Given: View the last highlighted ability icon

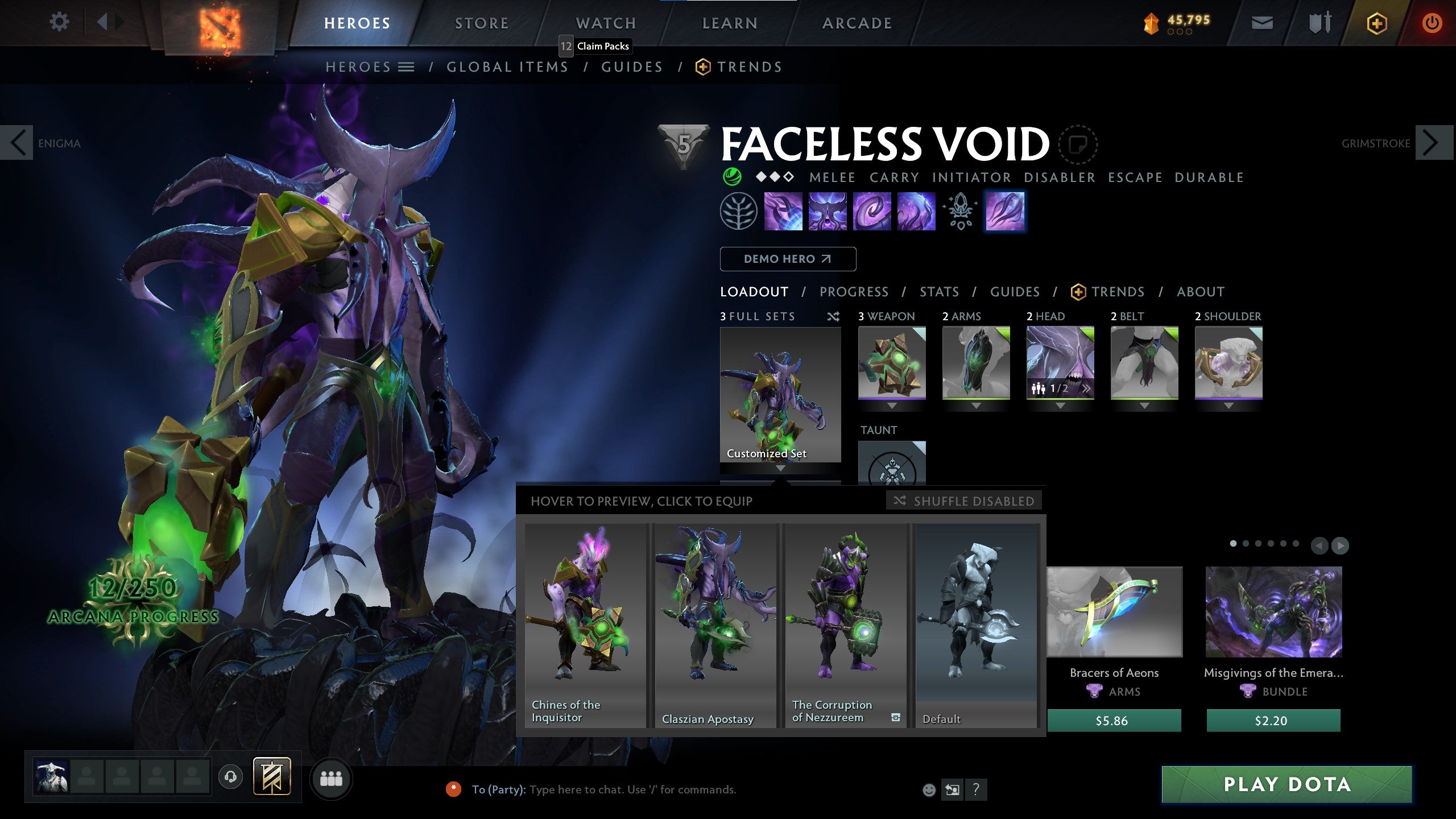Looking at the screenshot, I should (1006, 212).
